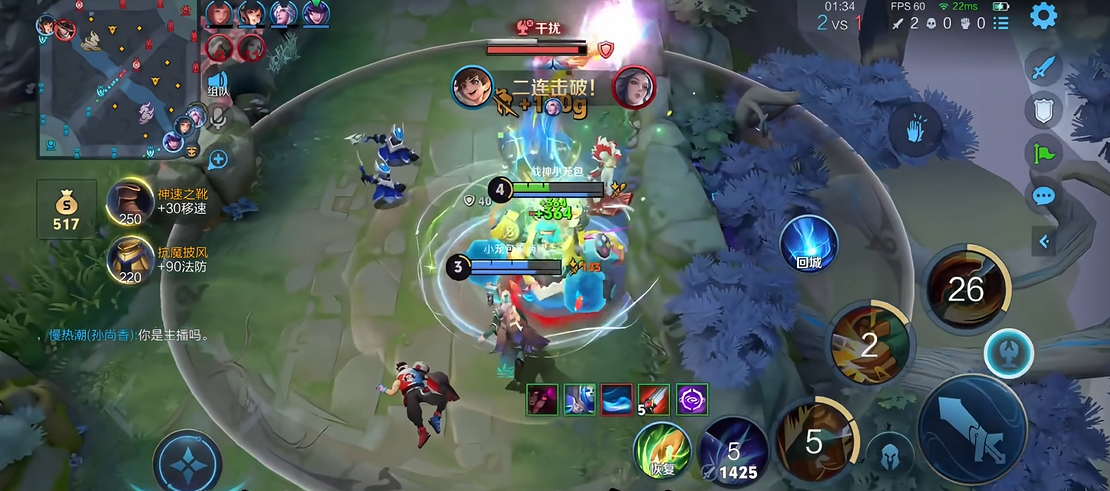Viewport: 1110px width, 491px height.
Task: Use the 恢复 recovery skill
Action: tap(662, 450)
